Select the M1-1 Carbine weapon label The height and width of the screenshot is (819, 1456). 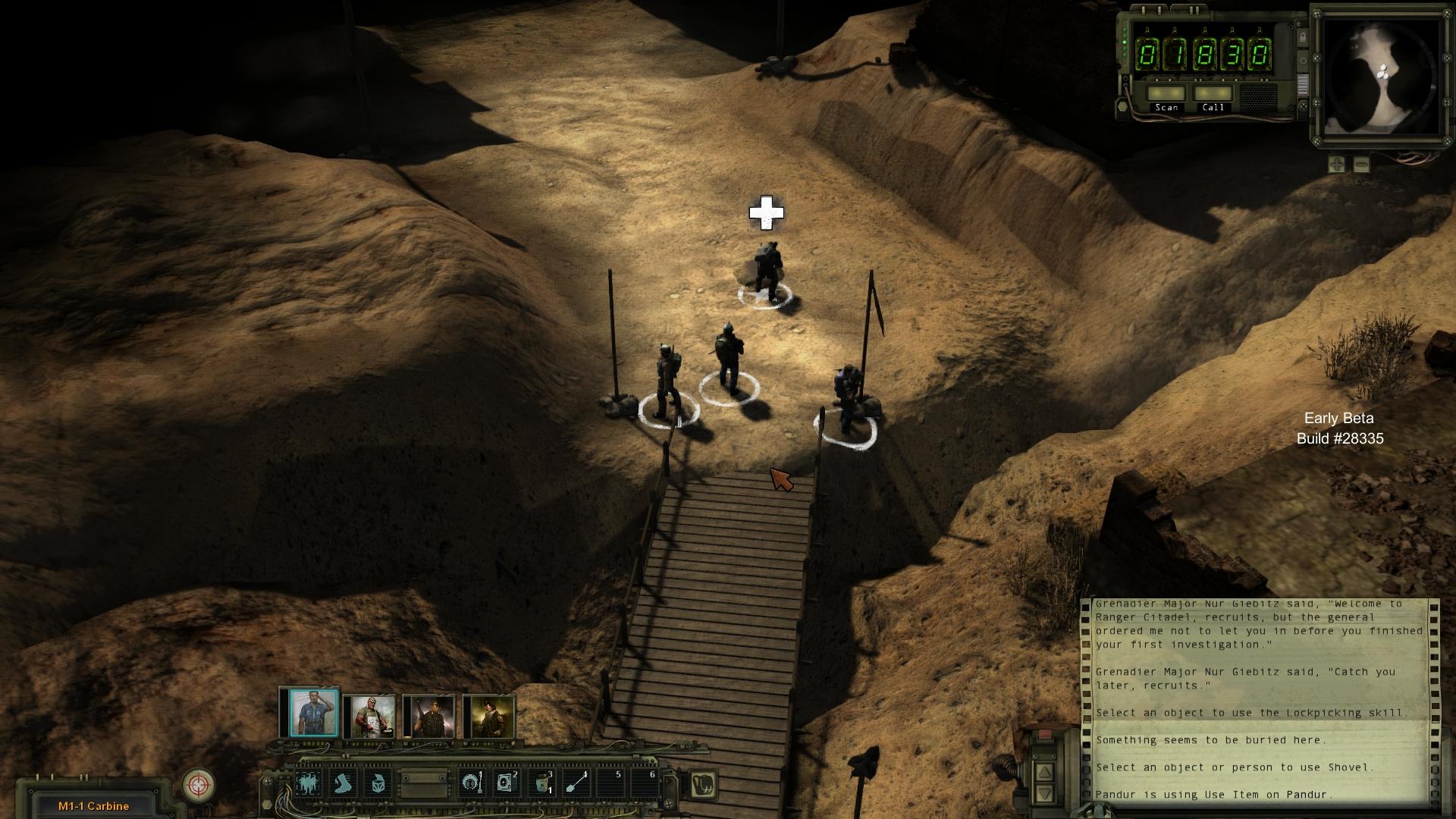click(93, 806)
